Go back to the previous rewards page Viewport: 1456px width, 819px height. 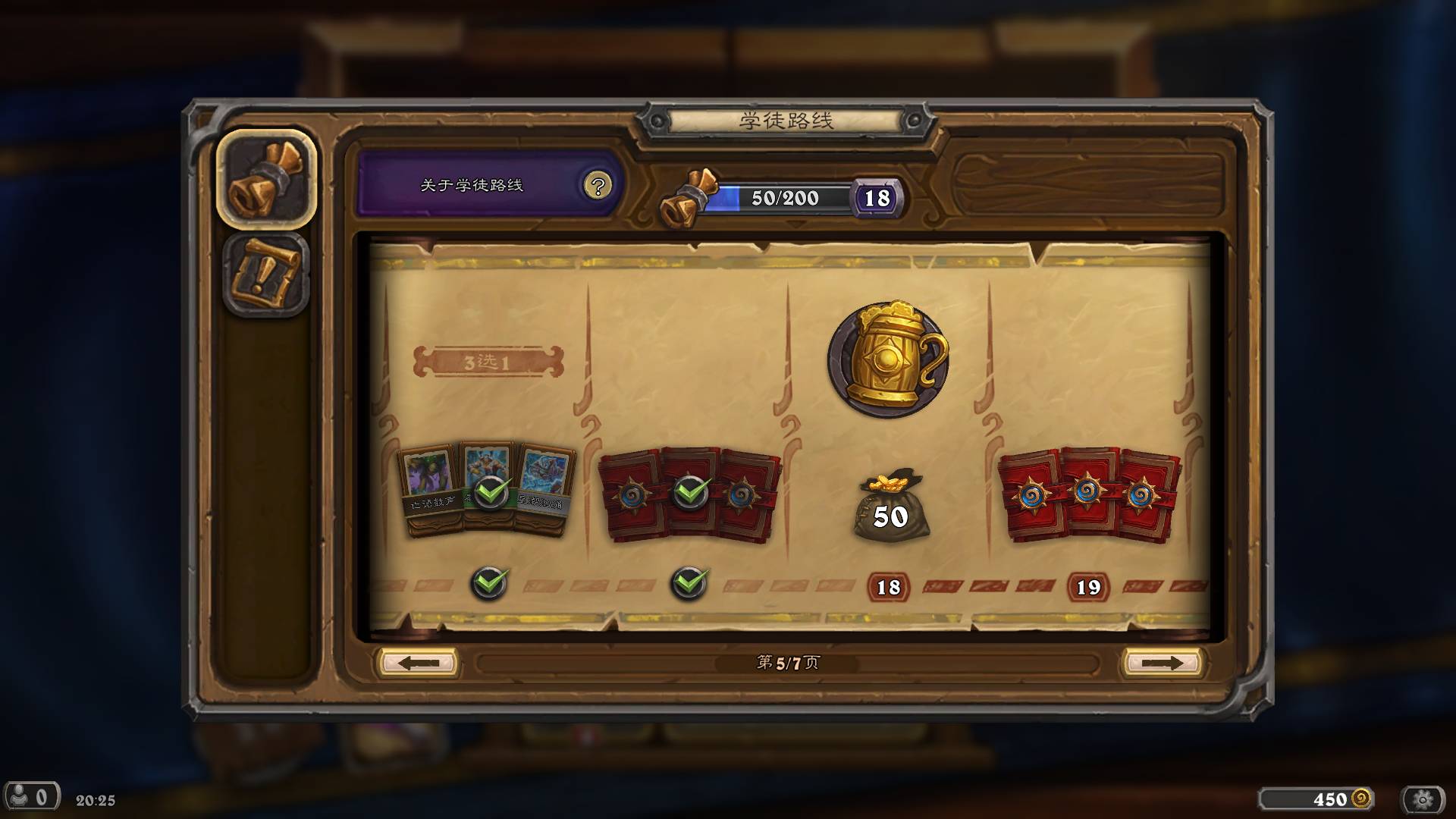point(418,663)
